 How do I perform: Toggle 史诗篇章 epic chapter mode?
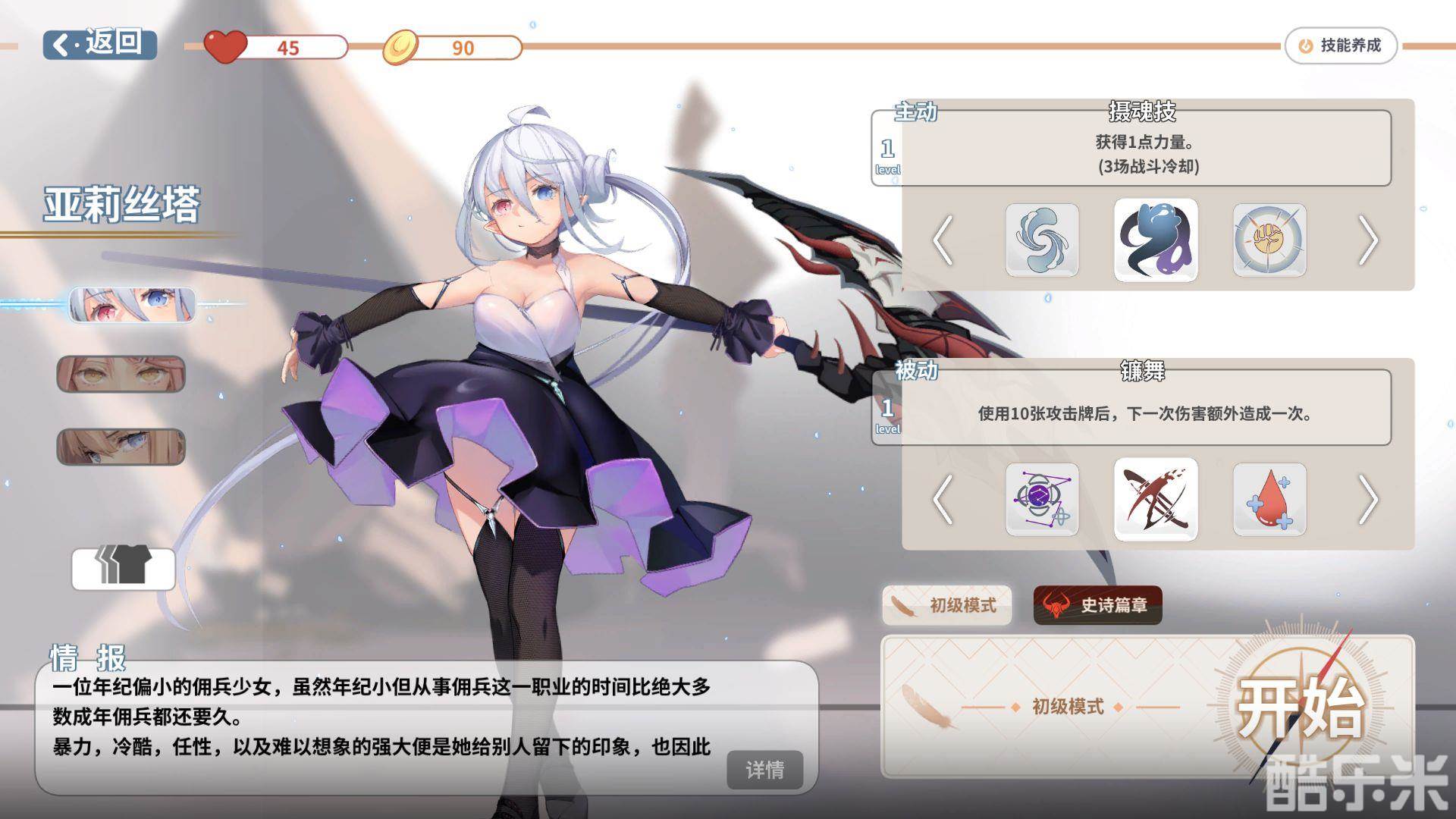pos(1097,606)
